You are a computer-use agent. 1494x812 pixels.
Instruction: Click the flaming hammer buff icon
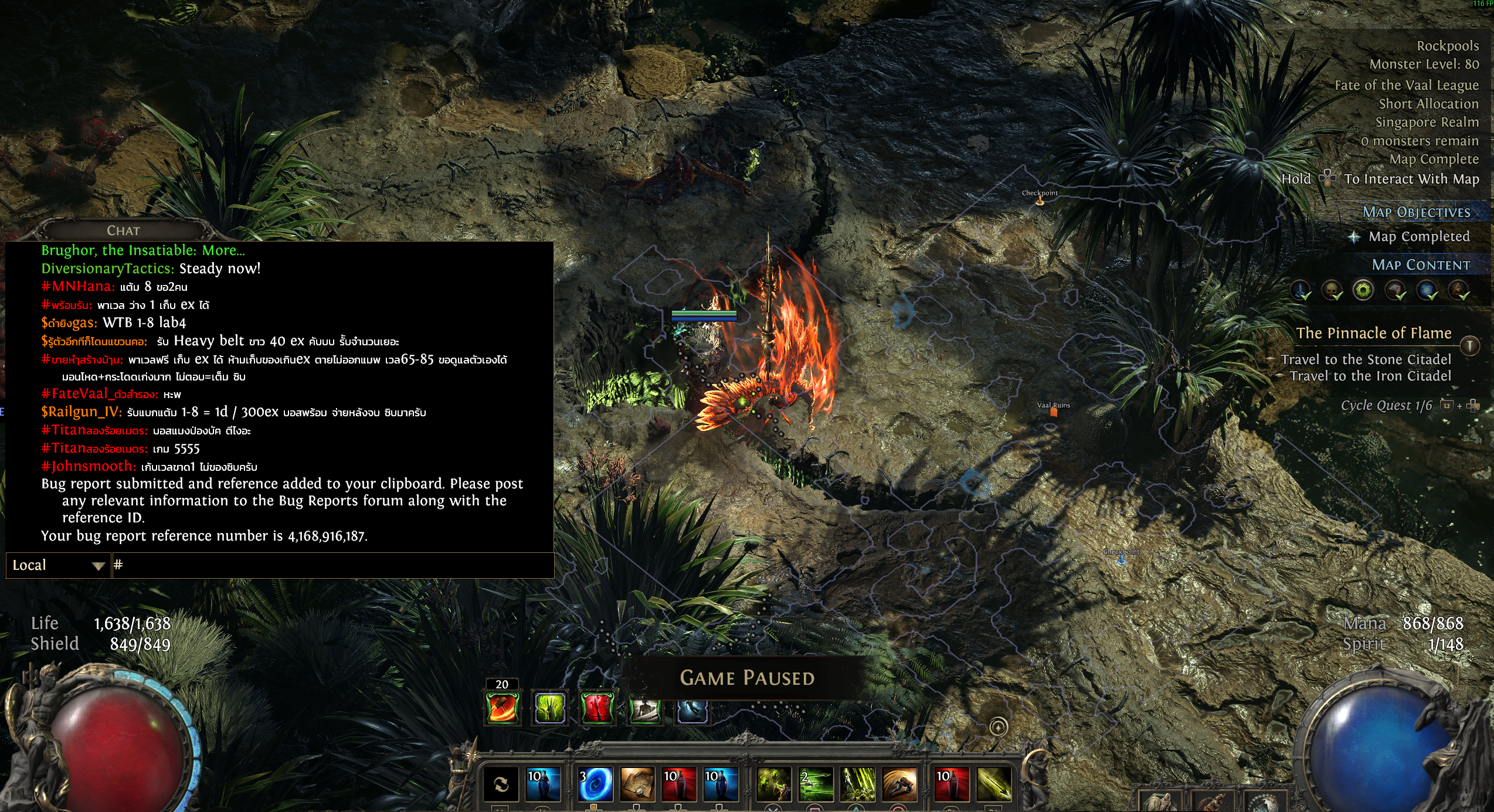tap(502, 708)
